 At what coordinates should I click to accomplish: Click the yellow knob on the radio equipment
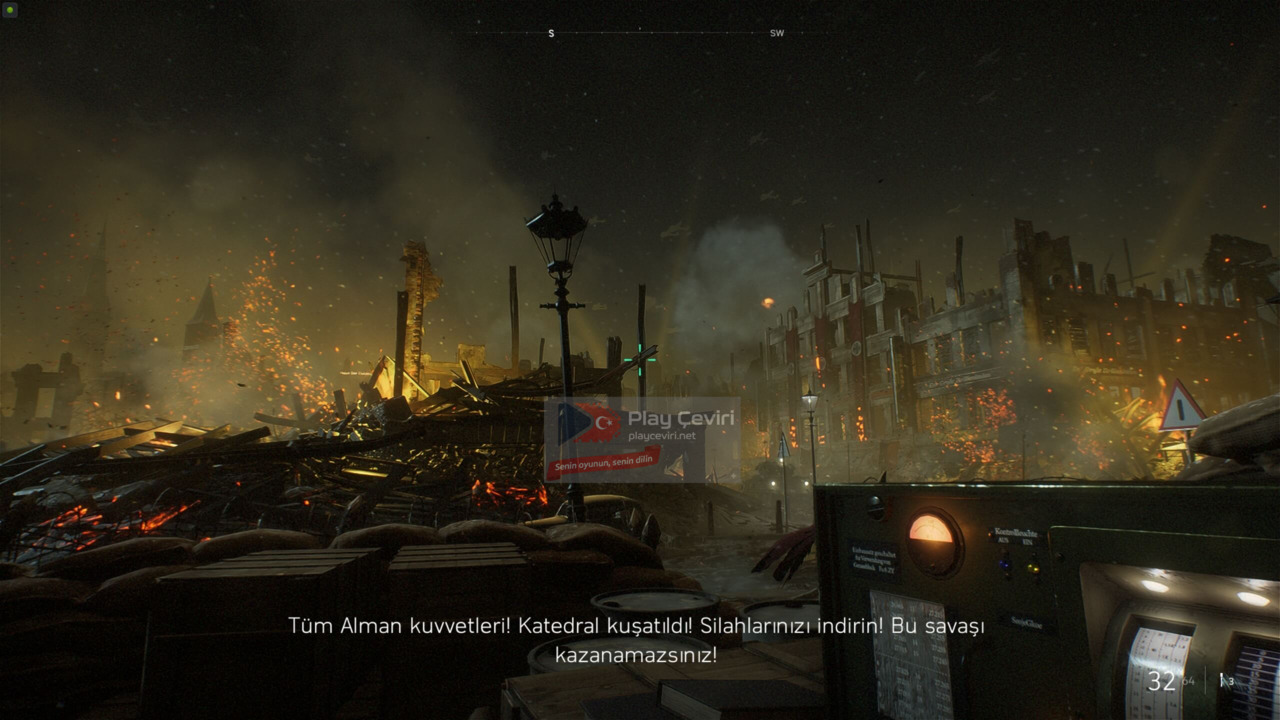click(1035, 568)
